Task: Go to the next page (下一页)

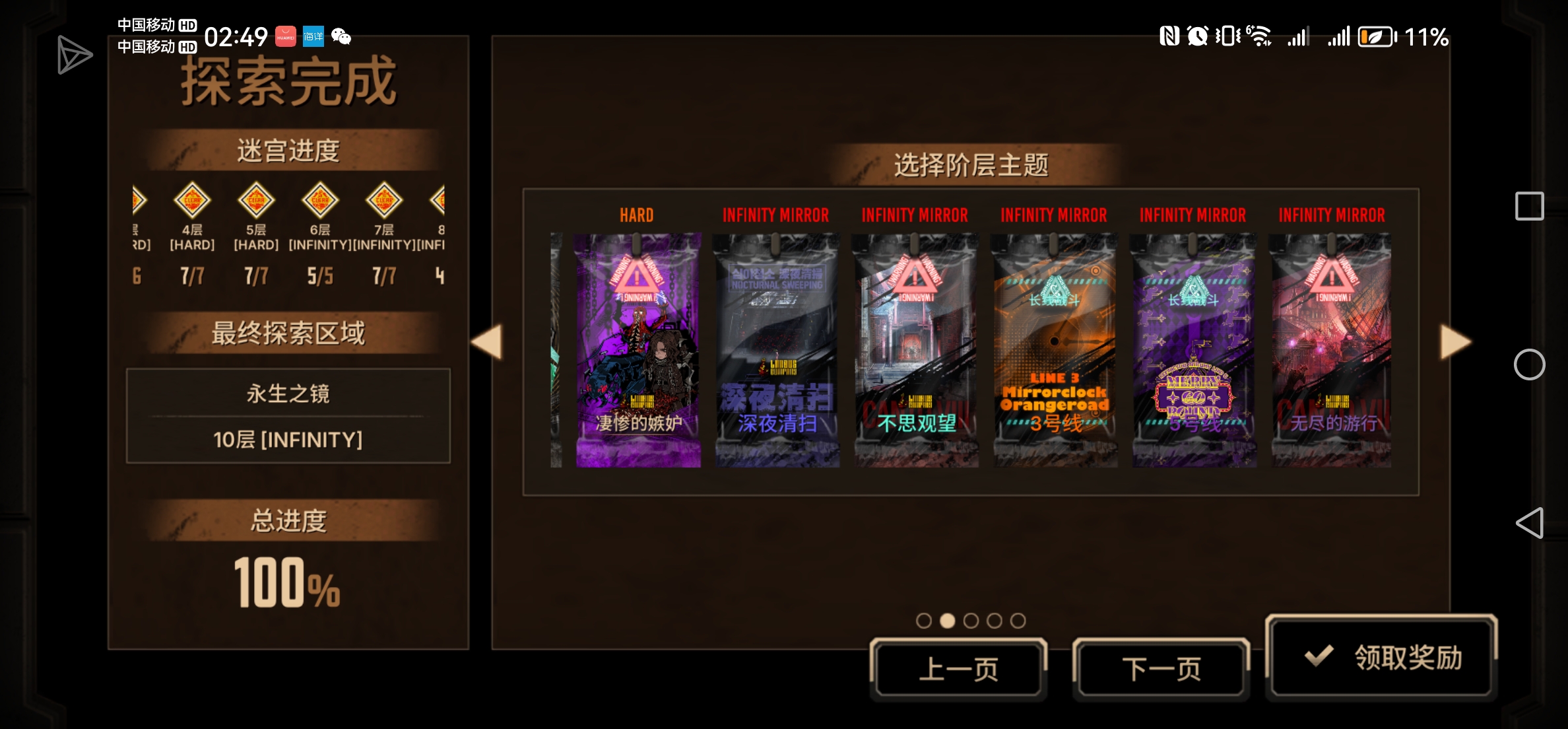Action: coord(1161,668)
